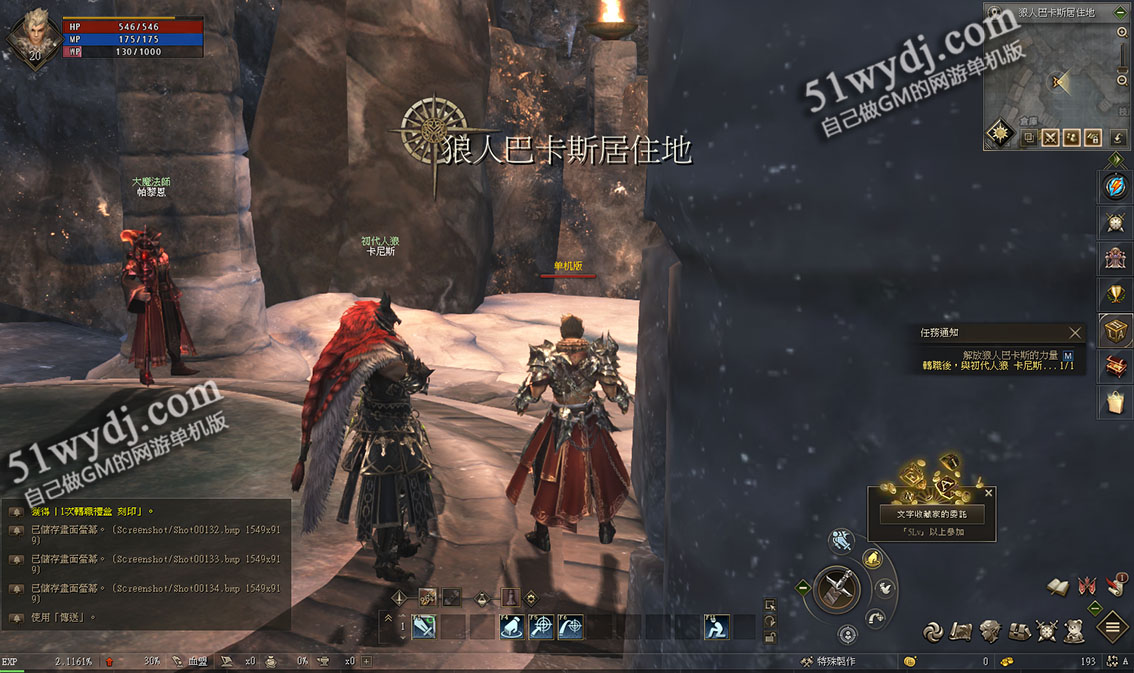Close the letter collector event popup
The width and height of the screenshot is (1134, 673).
pyautogui.click(x=989, y=493)
